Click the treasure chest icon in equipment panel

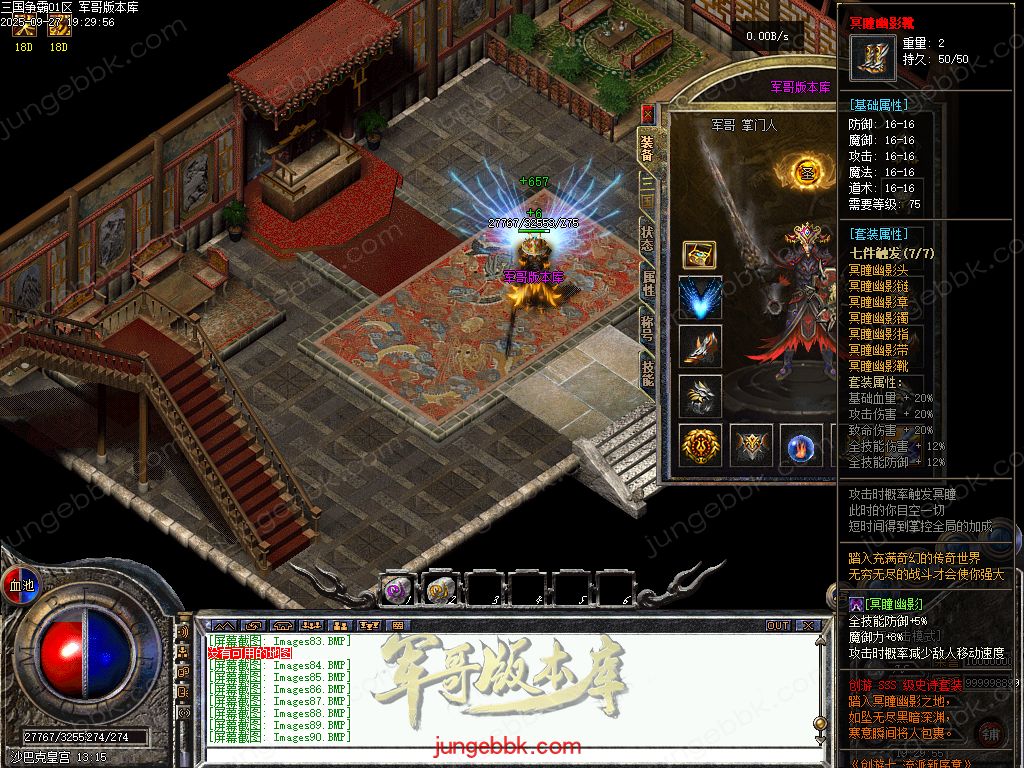click(699, 255)
